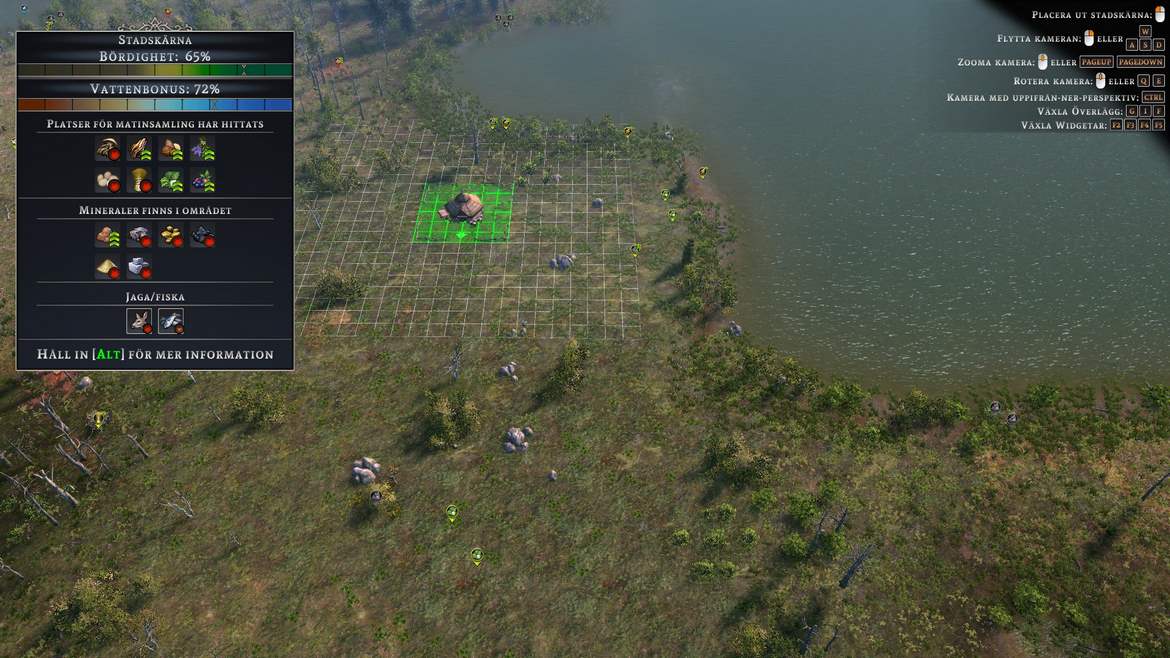Image resolution: width=1170 pixels, height=658 pixels.
Task: Click the purple herbs foraging icon
Action: (203, 149)
